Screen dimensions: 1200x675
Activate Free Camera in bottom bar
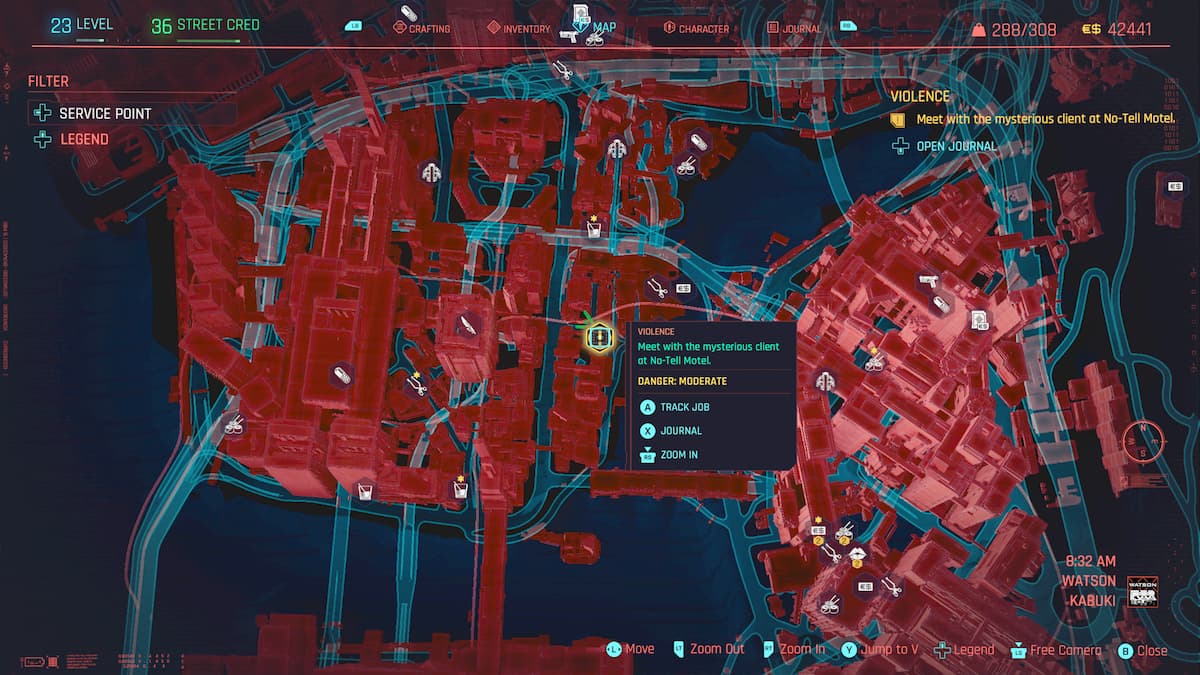(x=1065, y=650)
